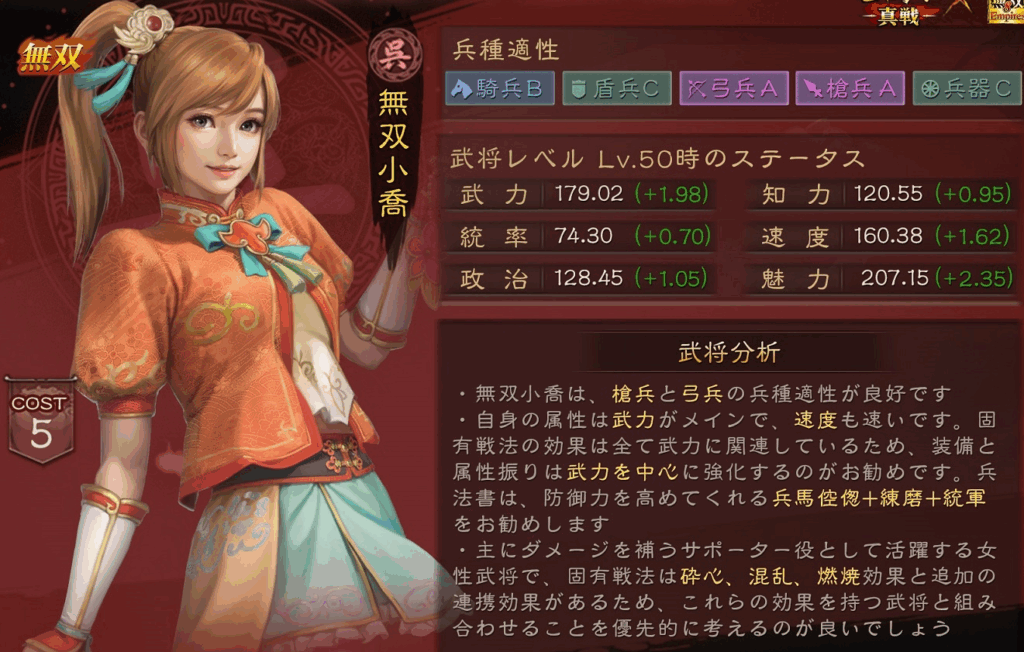Viewport: 1024px width, 652px height.
Task: Choose the 弓兵A archer aptitude badge
Action: (732, 89)
